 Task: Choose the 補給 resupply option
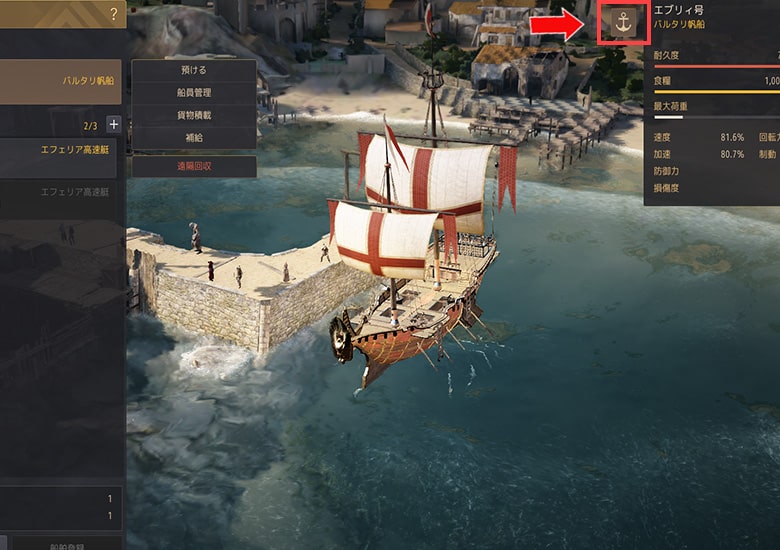pos(193,138)
